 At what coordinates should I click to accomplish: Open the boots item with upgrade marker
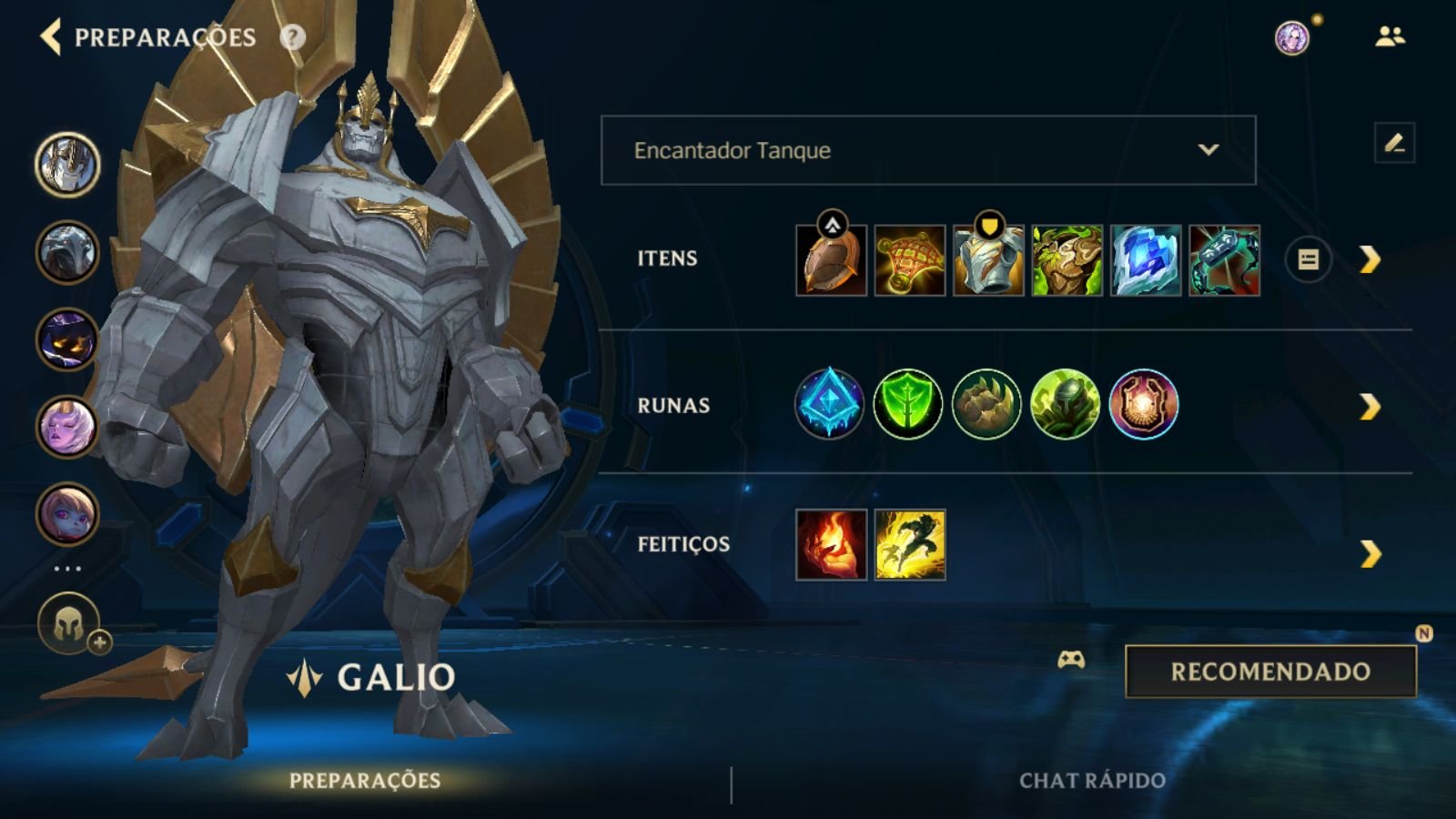(829, 258)
